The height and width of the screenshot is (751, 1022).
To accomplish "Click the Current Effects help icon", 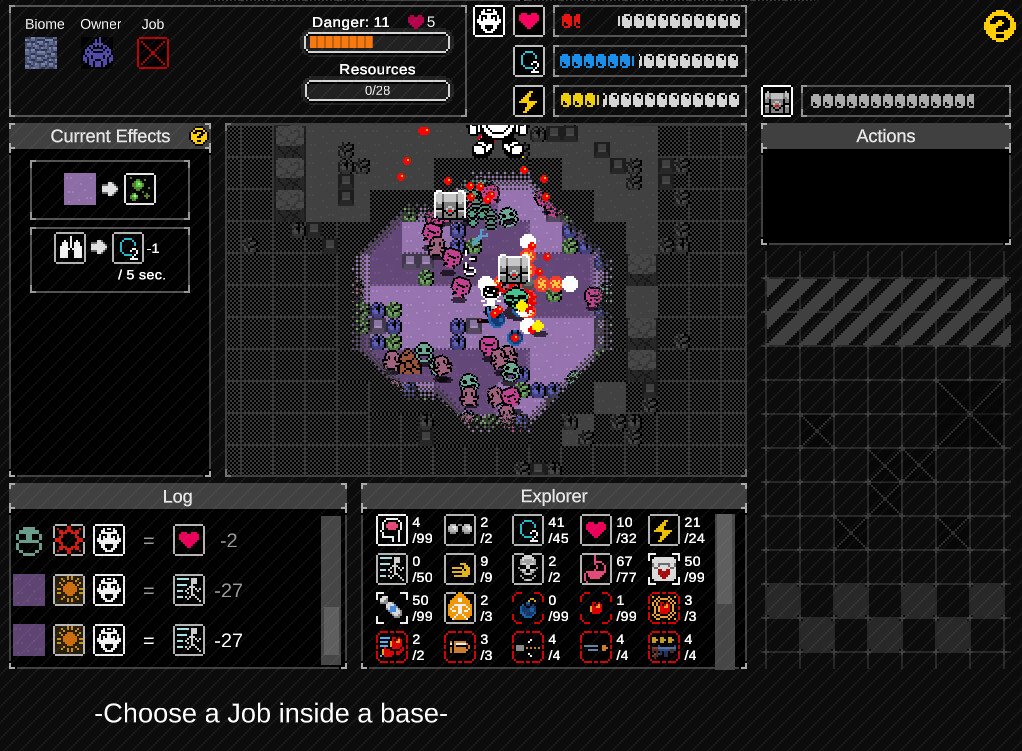I will pos(199,136).
